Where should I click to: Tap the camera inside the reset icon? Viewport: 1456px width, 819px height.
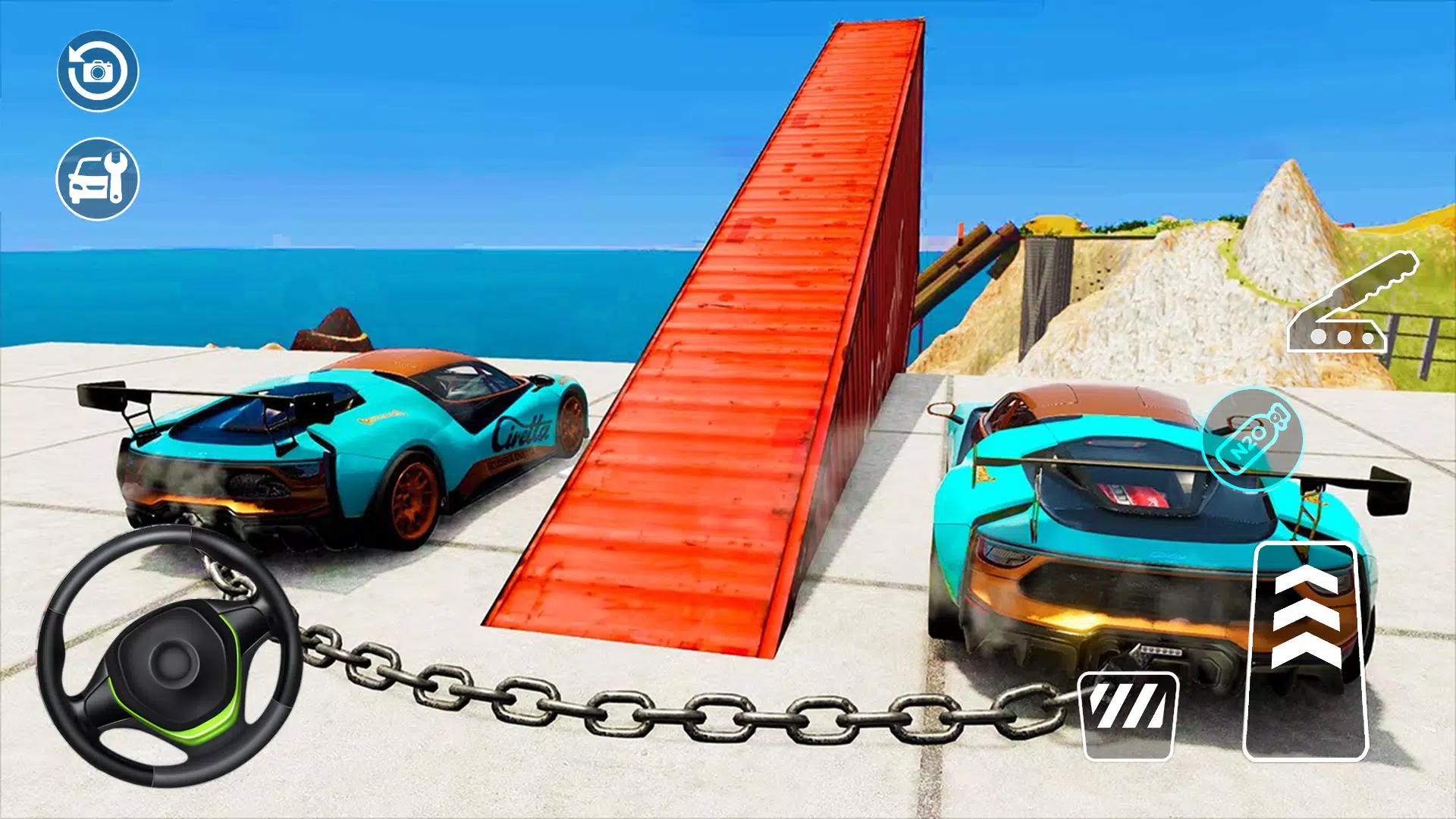(x=98, y=72)
